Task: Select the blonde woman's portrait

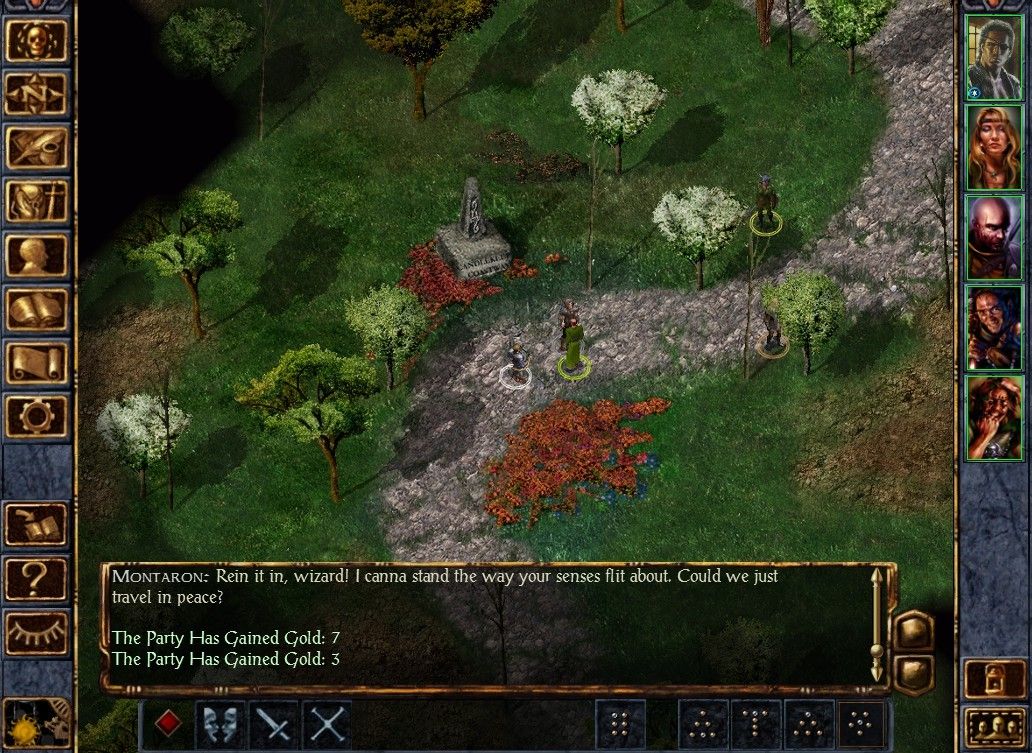Action: coord(994,147)
